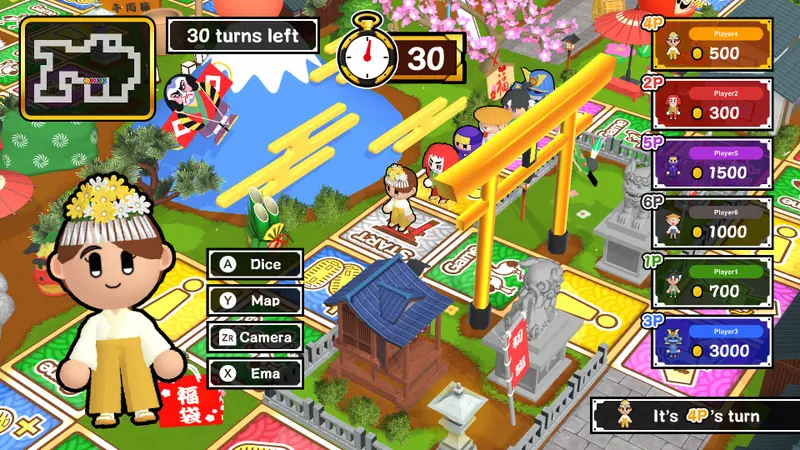This screenshot has height=450, width=800.
Task: Choose the Ema menu entry
Action: (255, 373)
